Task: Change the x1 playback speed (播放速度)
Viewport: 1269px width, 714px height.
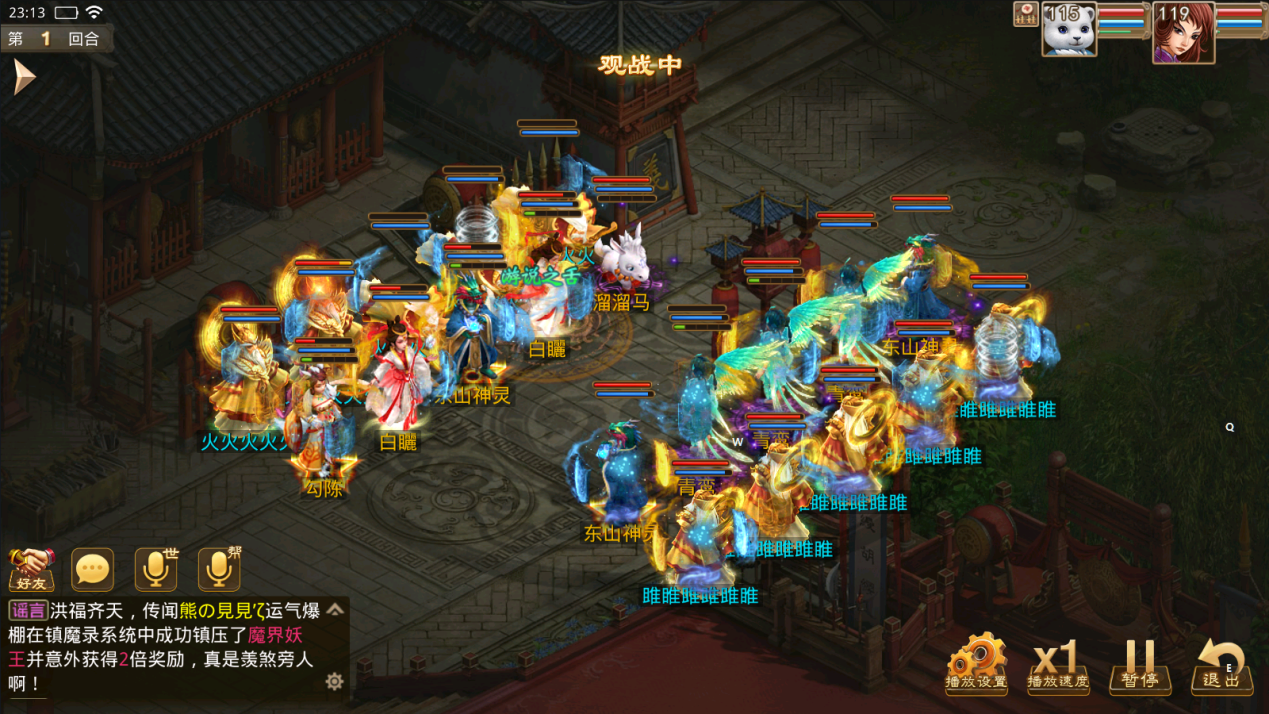Action: pos(1058,664)
